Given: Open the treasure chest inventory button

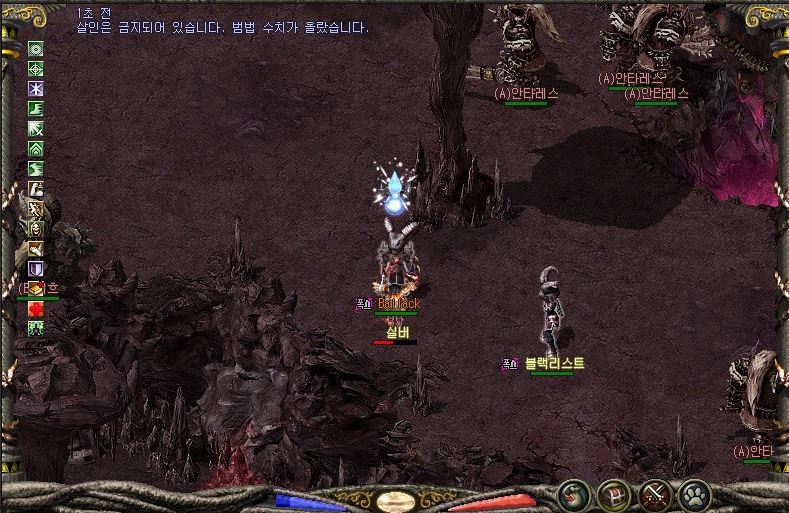Looking at the screenshot, I should coord(613,494).
